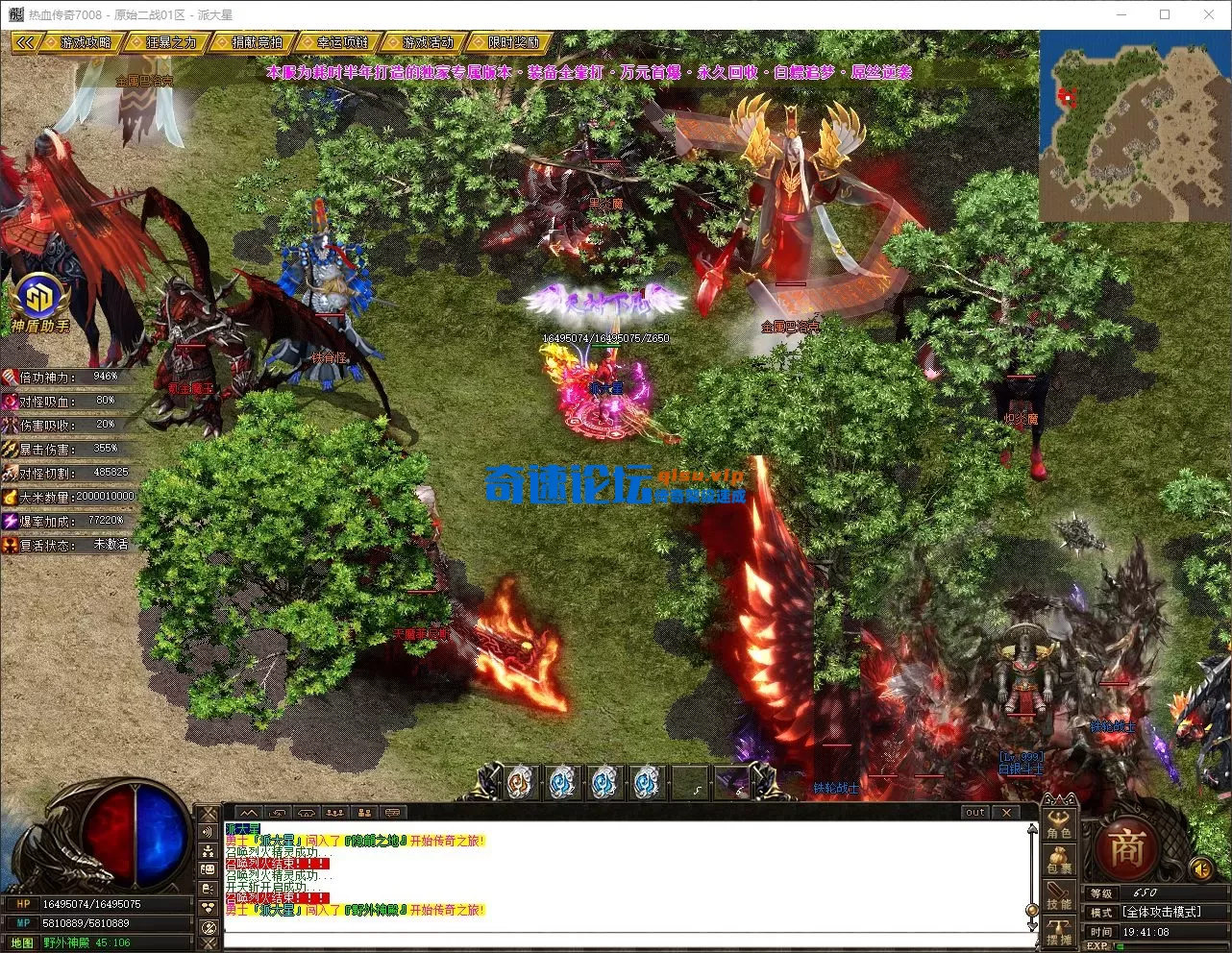
Task: Toggle the sound speaker icon
Action: pyautogui.click(x=1200, y=869)
